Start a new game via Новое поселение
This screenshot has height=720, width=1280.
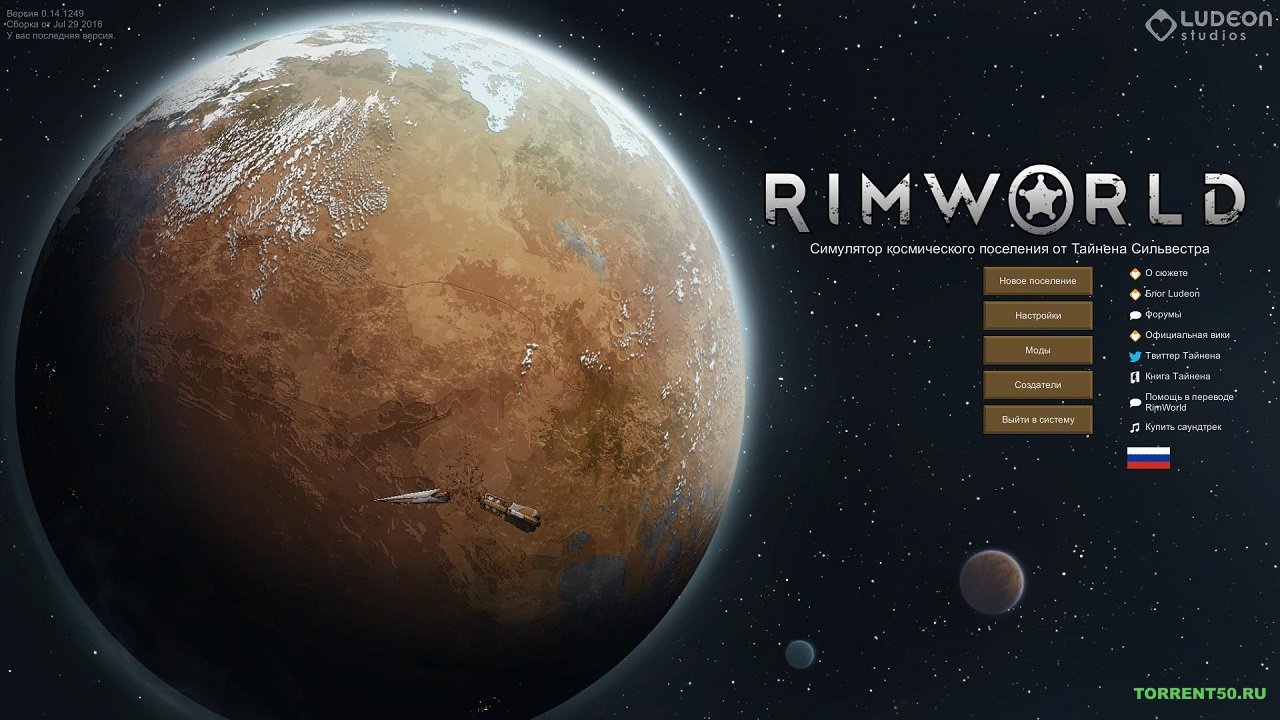pyautogui.click(x=1038, y=281)
